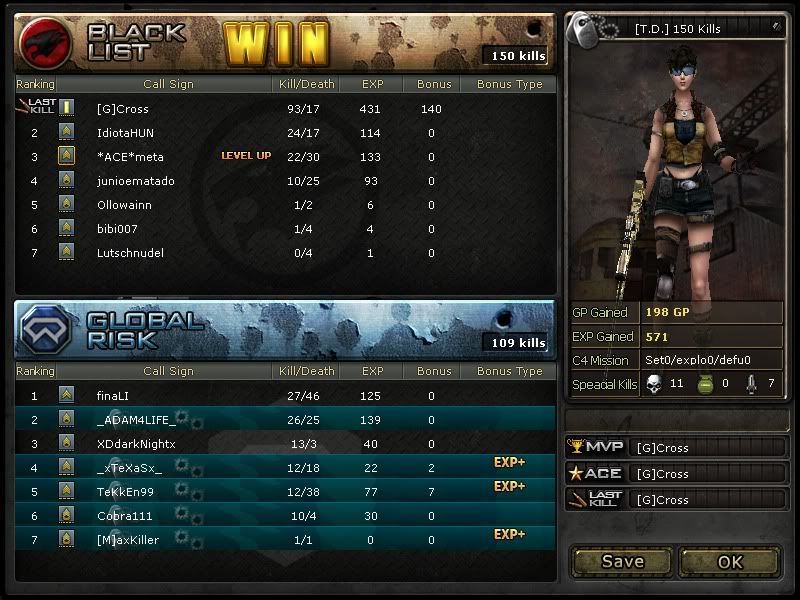Select [G]Cross in the Black List table

(x=123, y=109)
